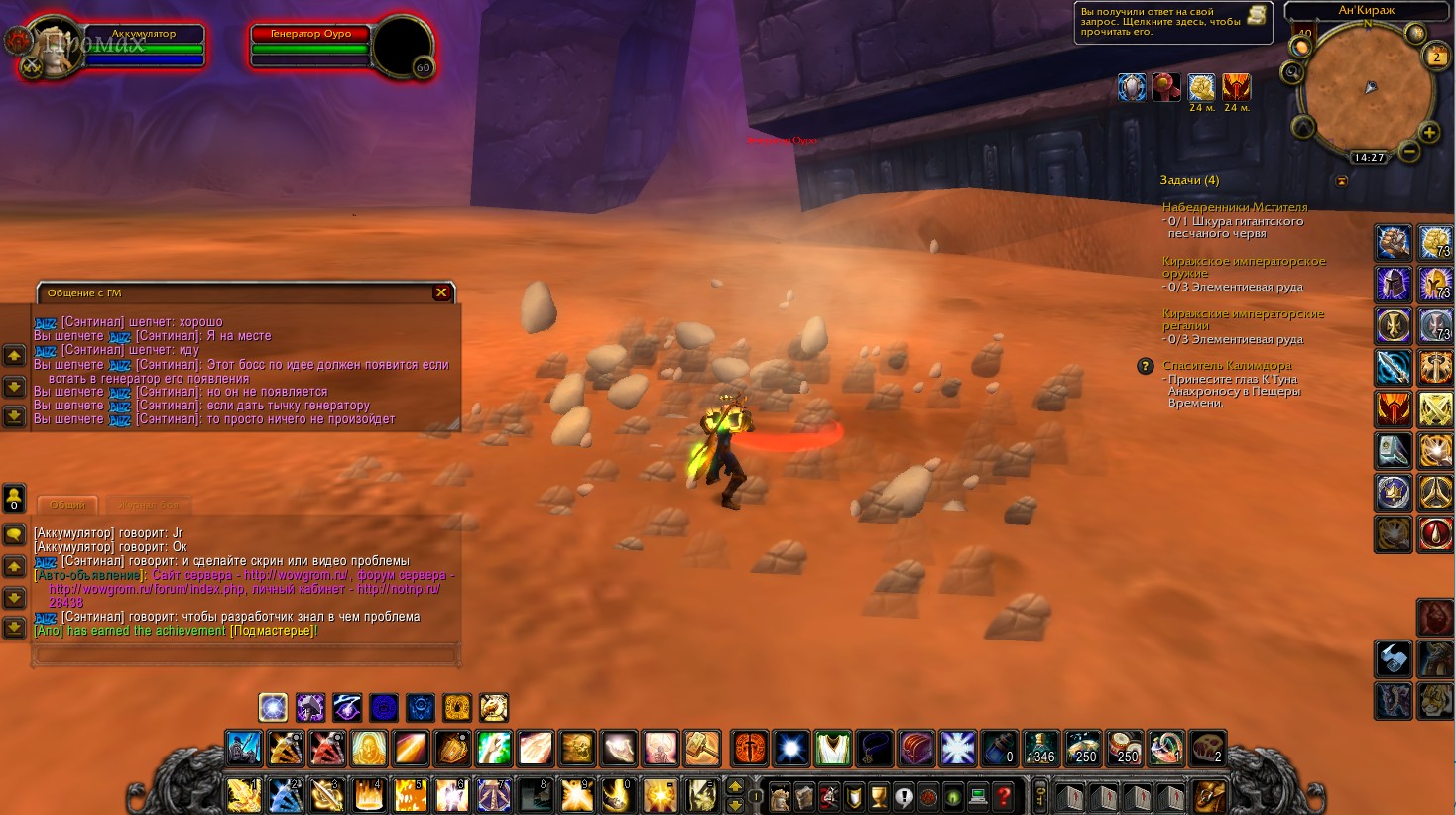The width and height of the screenshot is (1456, 815).
Task: Open the achievements goblet micro button
Action: click(x=878, y=796)
